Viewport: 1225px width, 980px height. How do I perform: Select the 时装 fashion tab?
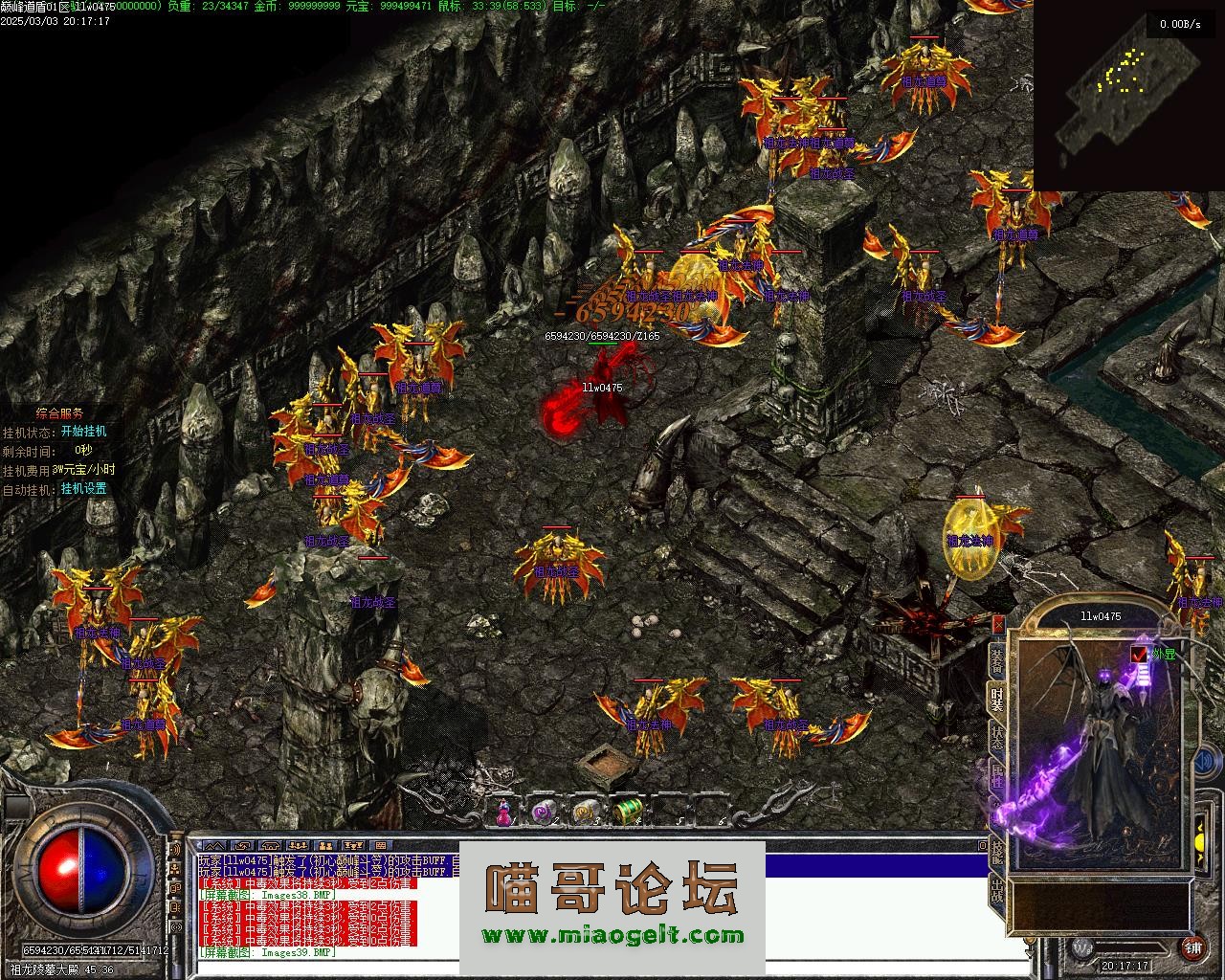(x=997, y=700)
